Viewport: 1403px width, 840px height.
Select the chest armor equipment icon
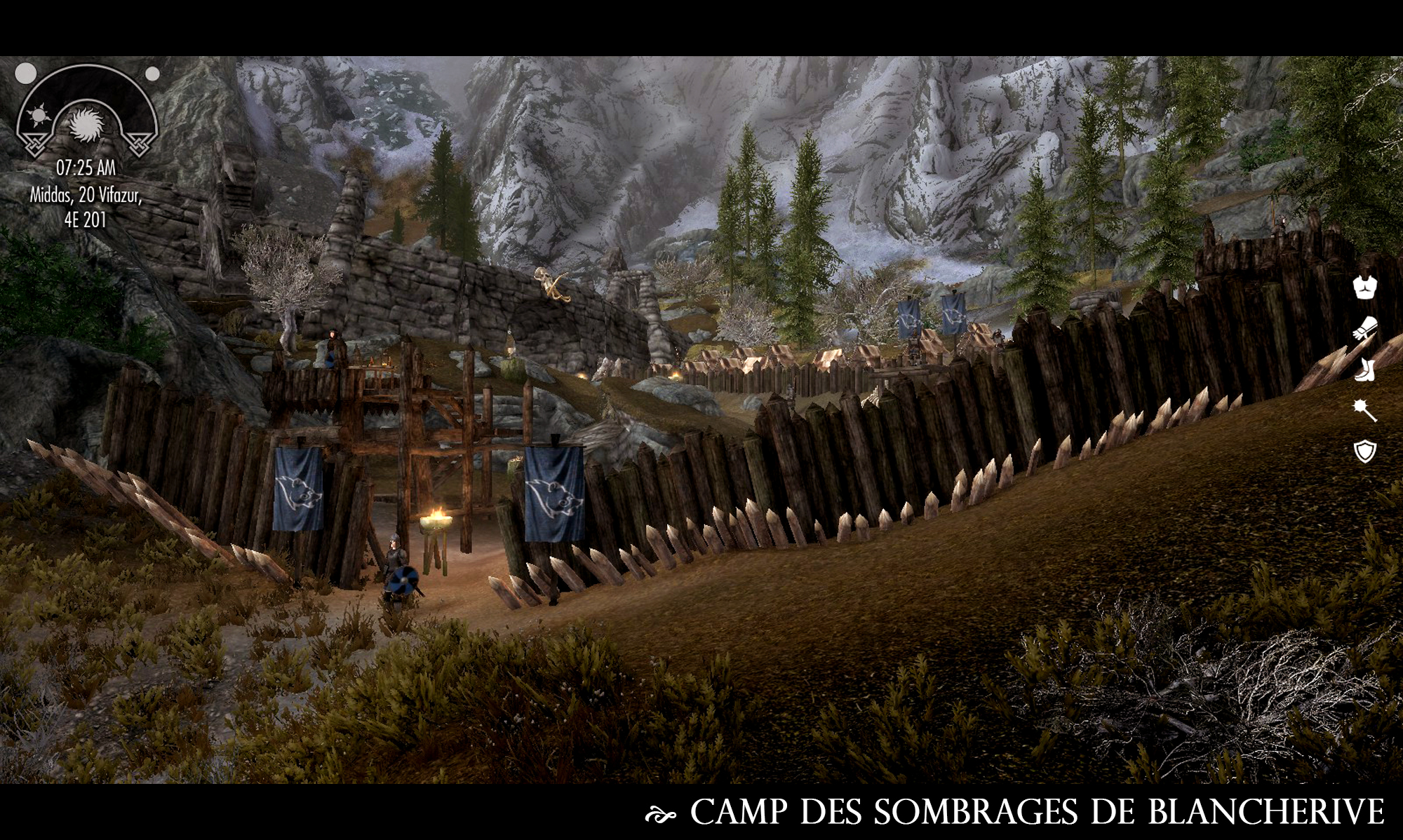[1364, 287]
